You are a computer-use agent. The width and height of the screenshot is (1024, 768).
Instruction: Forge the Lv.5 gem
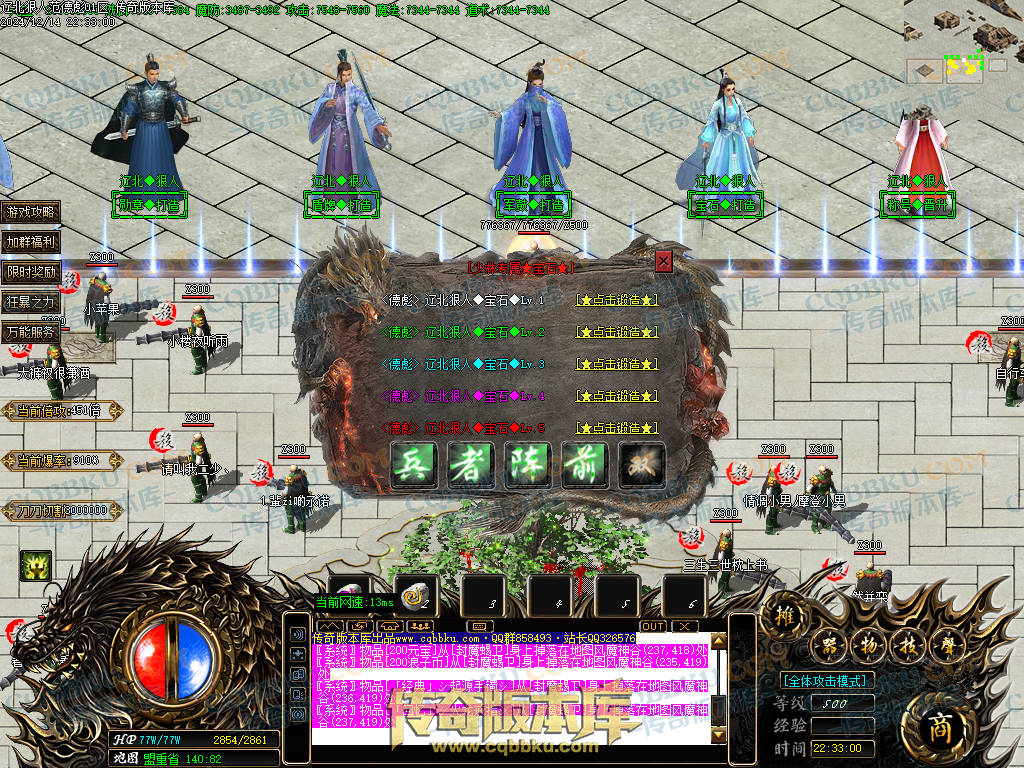tap(617, 428)
